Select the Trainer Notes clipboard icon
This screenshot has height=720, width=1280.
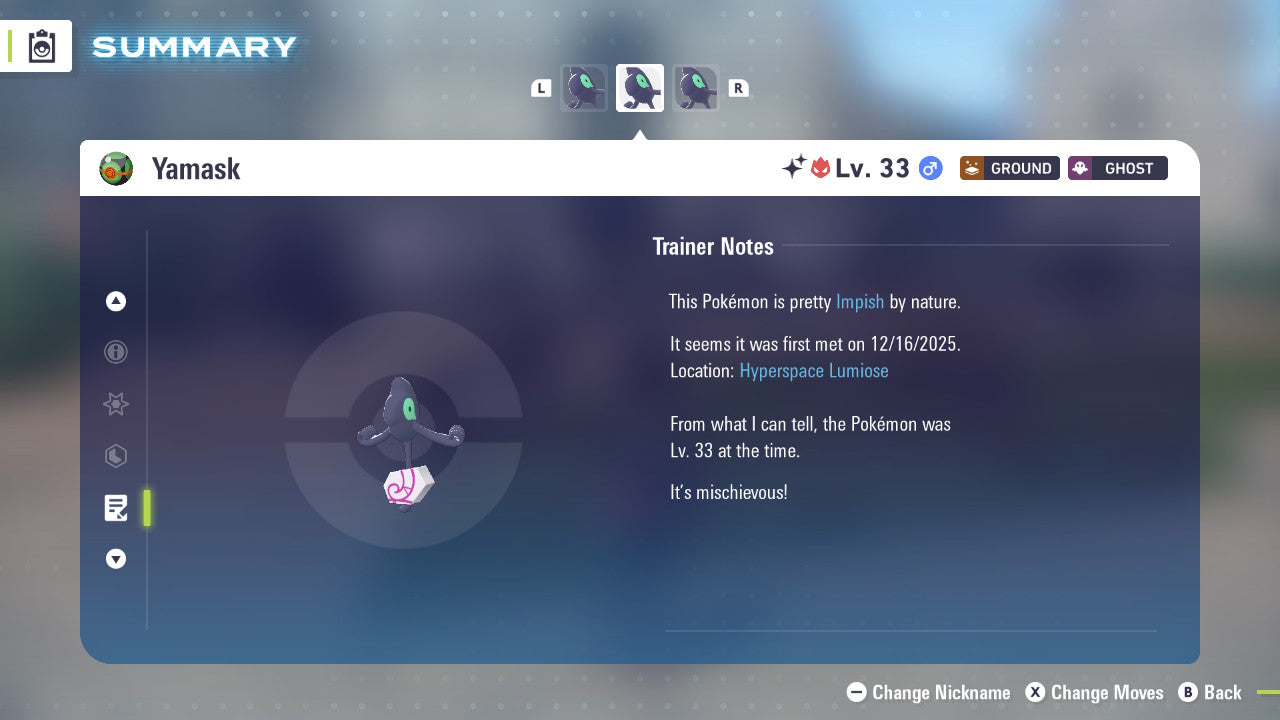(x=116, y=508)
